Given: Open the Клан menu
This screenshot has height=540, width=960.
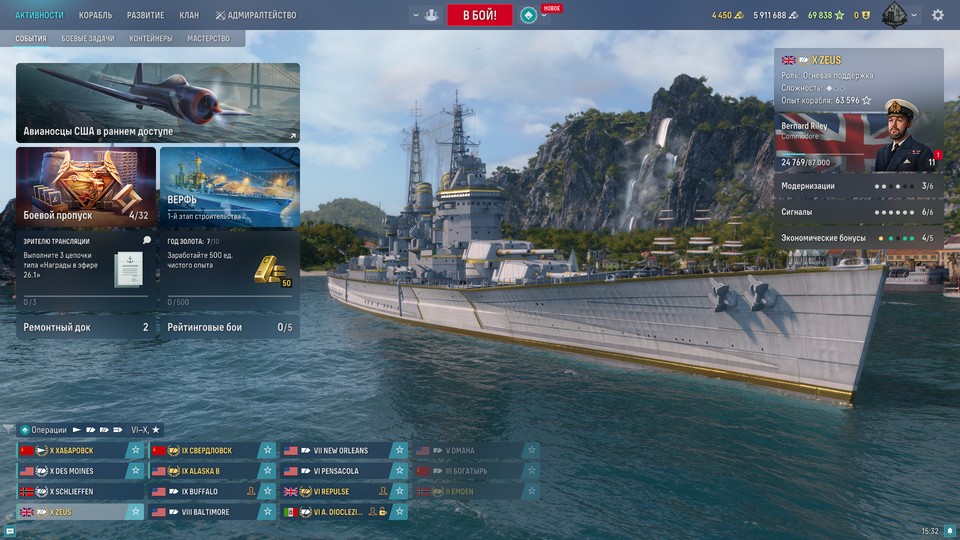Looking at the screenshot, I should [189, 15].
